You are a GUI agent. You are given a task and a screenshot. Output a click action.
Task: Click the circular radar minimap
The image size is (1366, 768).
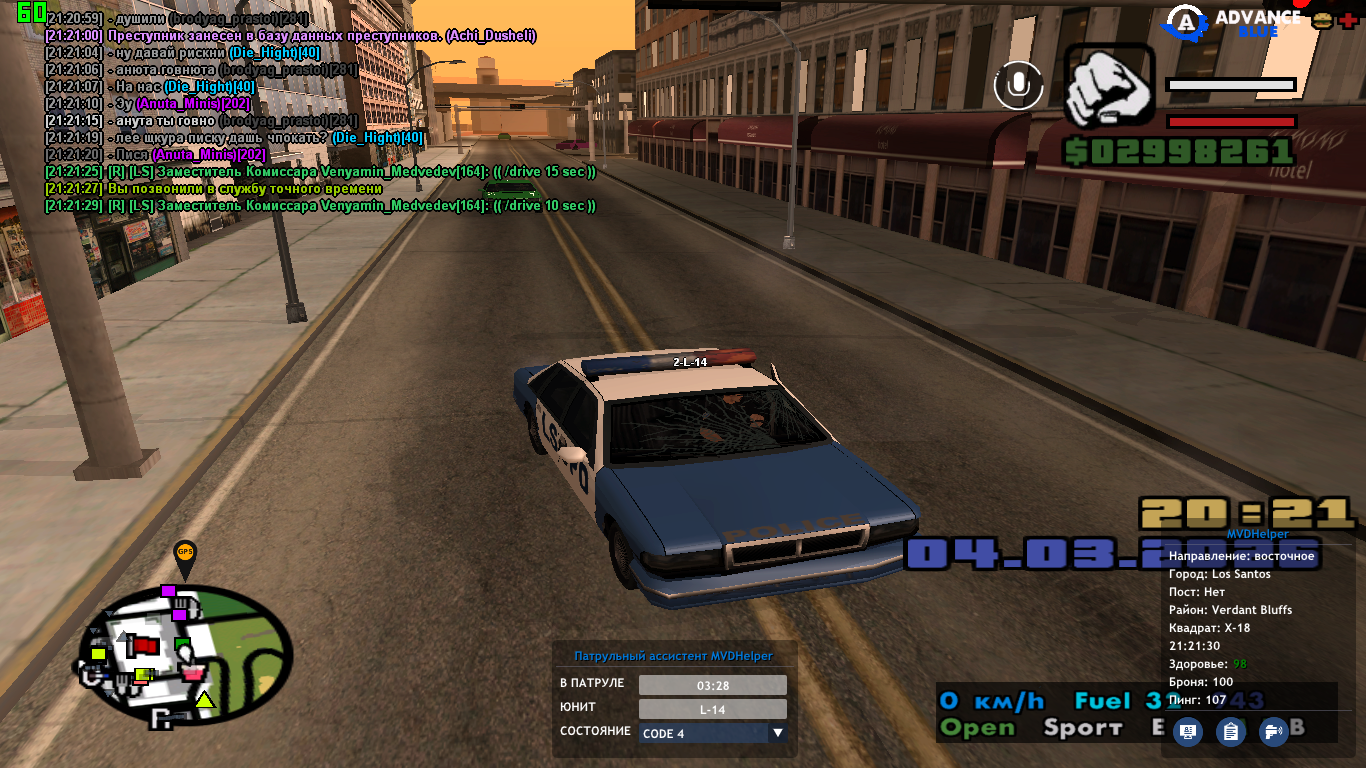click(x=185, y=655)
